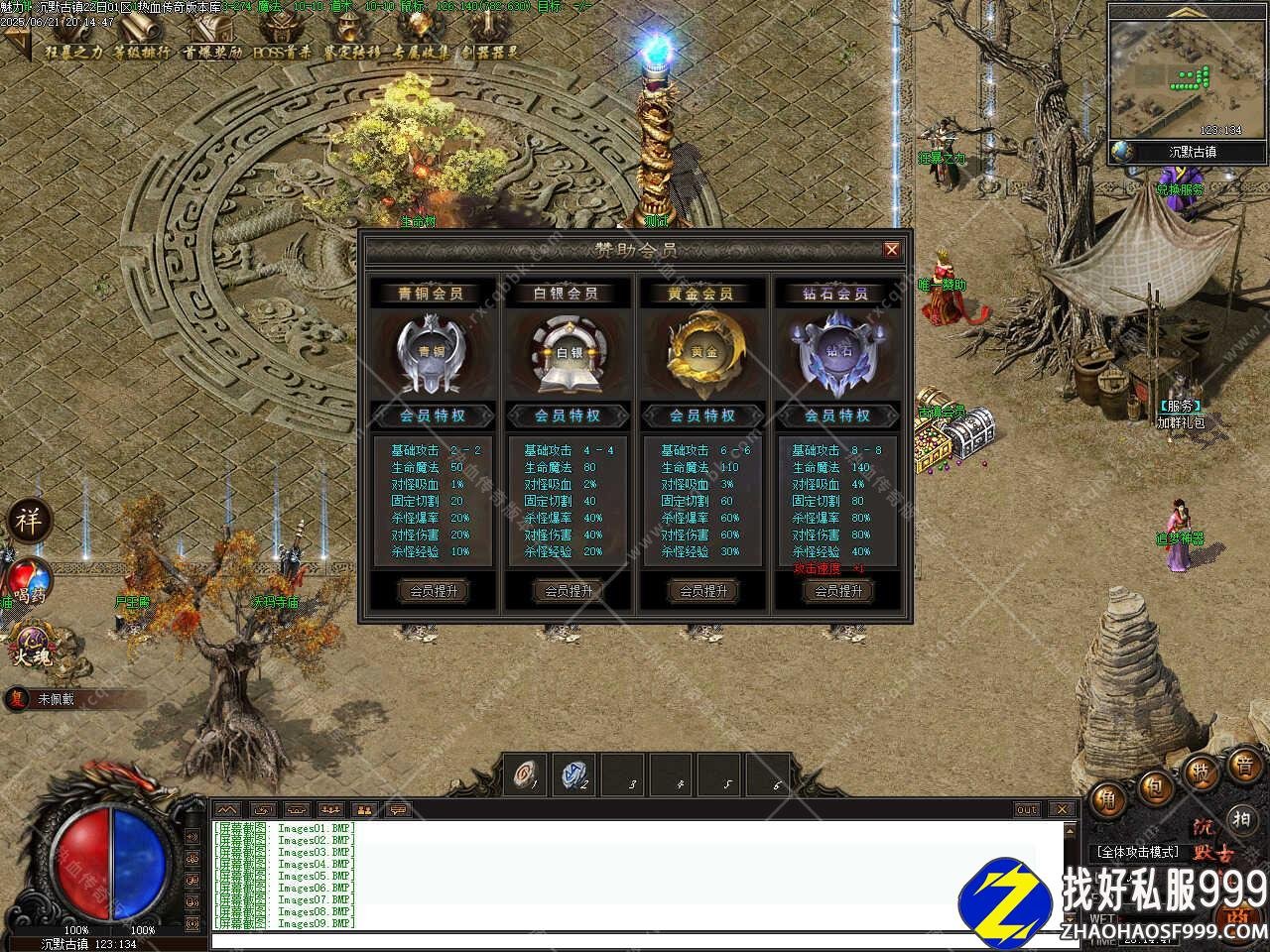Upgrade to 白银会员 silver membership
Screen dimensions: 1270x952
point(568,591)
